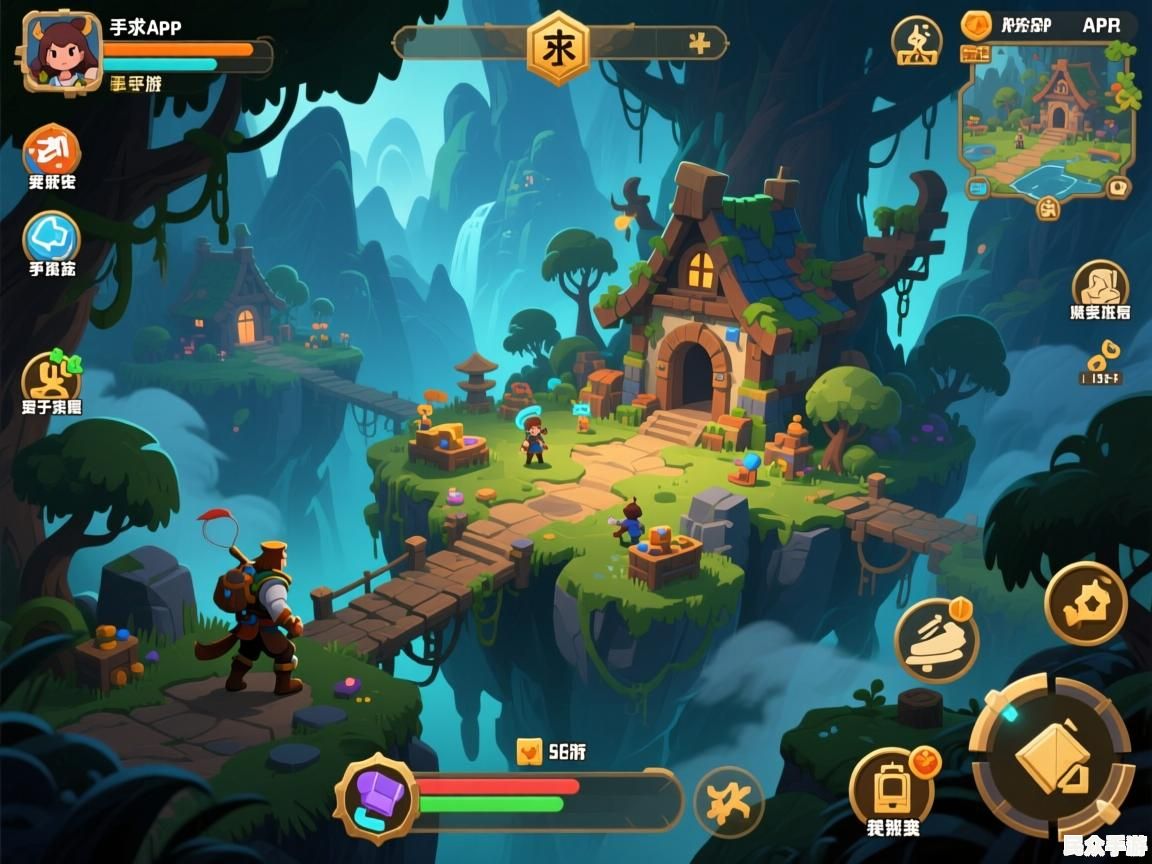The width and height of the screenshot is (1152, 864).
Task: Open the backpack button with the orange badge
Action: pos(891,787)
